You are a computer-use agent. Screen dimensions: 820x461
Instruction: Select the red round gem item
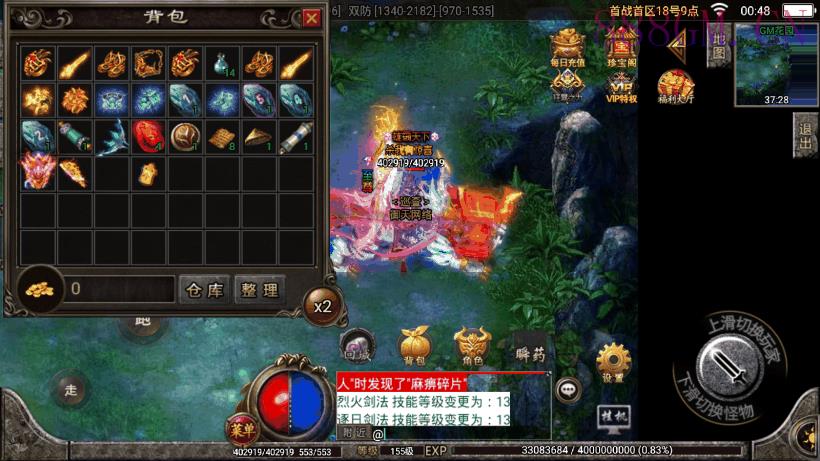coord(147,135)
